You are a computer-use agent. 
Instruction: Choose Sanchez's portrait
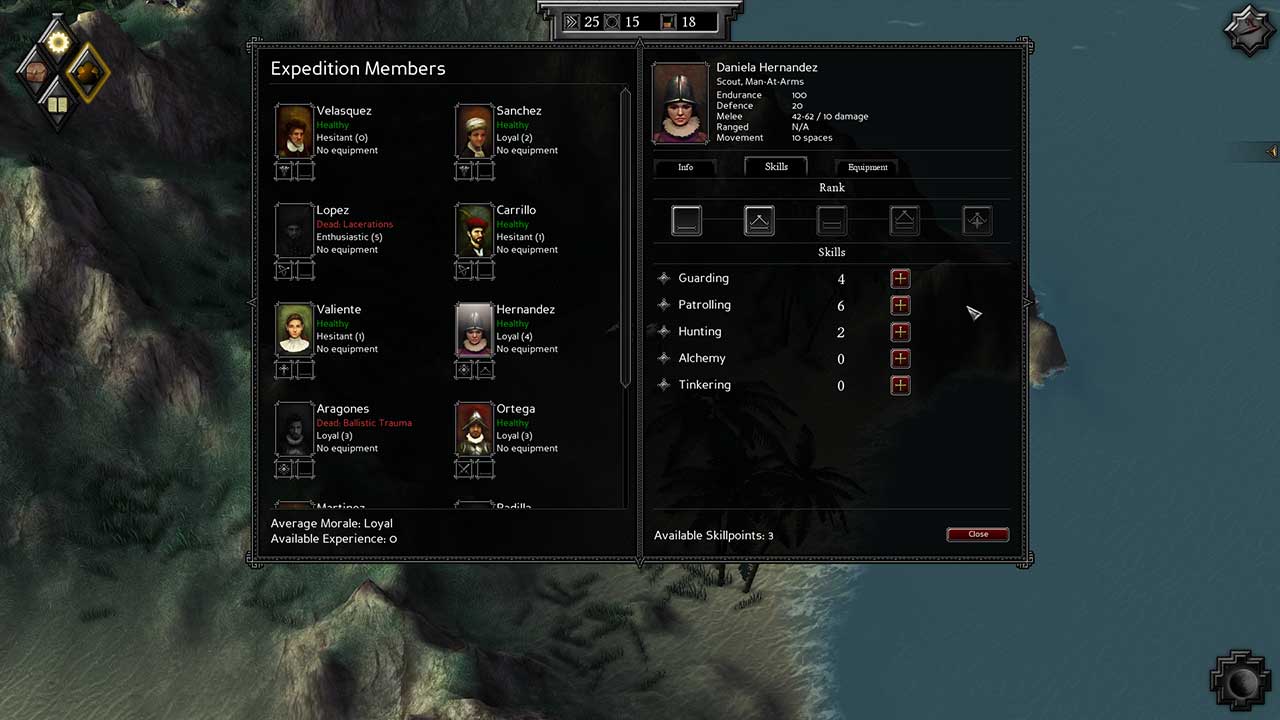(x=474, y=131)
